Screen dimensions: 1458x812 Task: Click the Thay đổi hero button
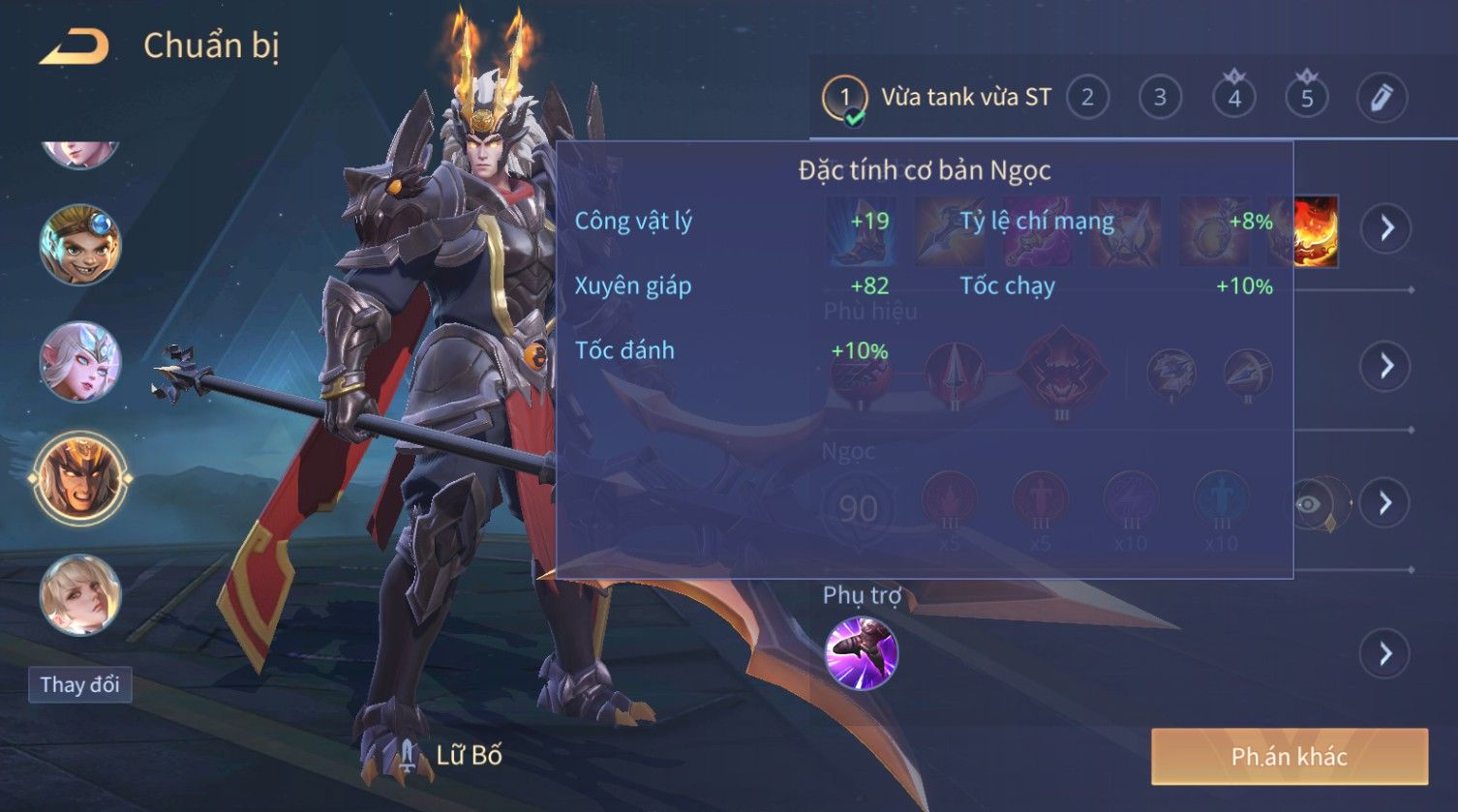(x=79, y=685)
